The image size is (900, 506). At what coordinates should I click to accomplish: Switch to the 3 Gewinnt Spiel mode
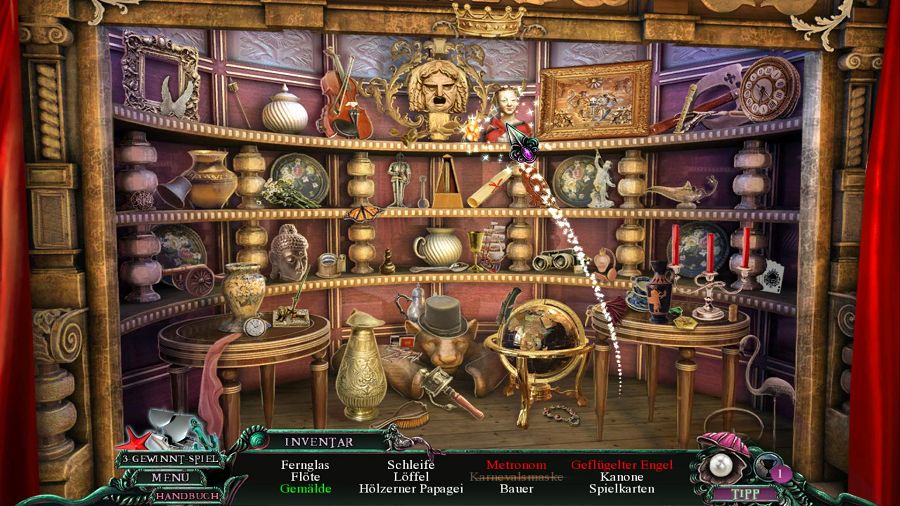tap(170, 460)
